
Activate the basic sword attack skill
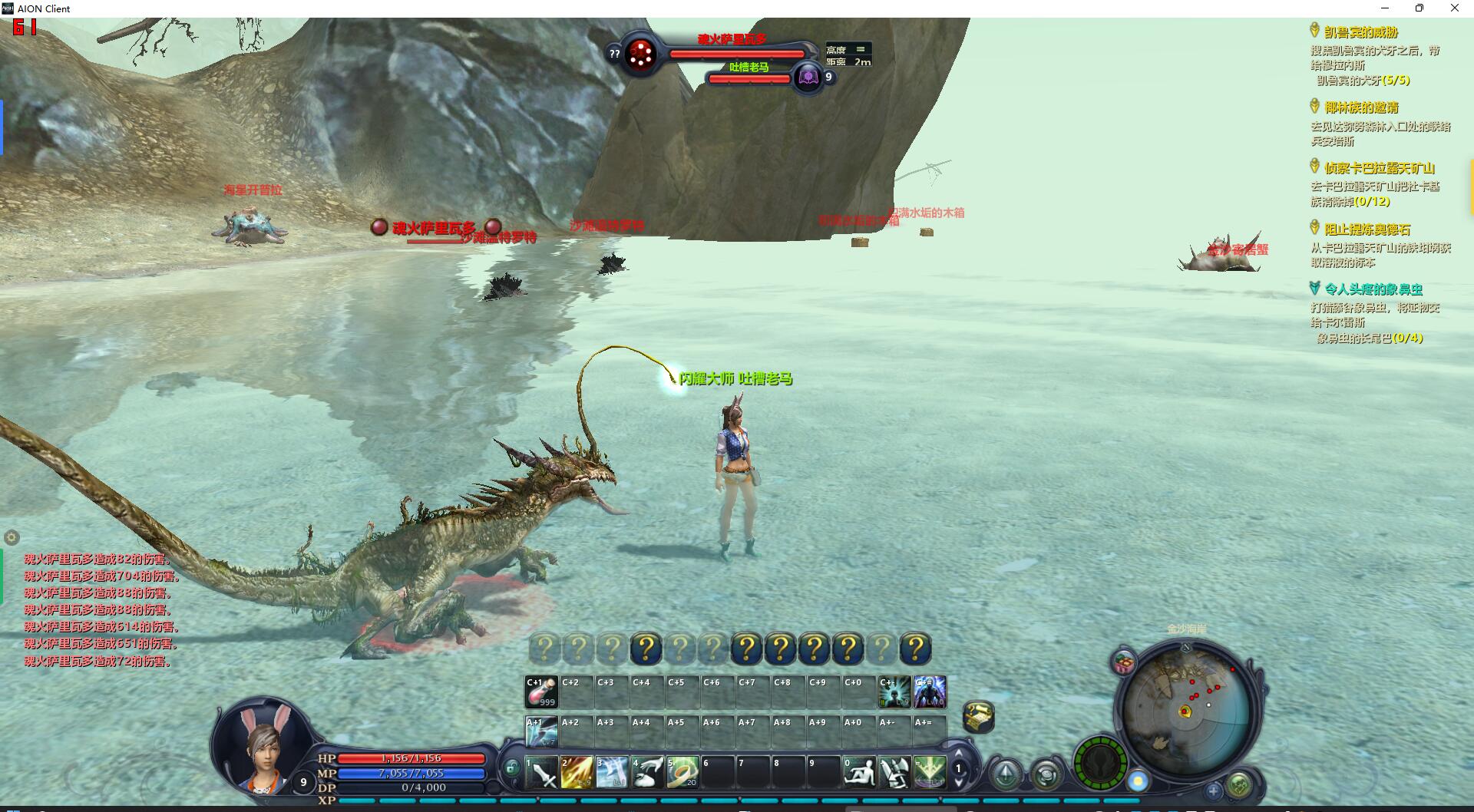pos(541,773)
